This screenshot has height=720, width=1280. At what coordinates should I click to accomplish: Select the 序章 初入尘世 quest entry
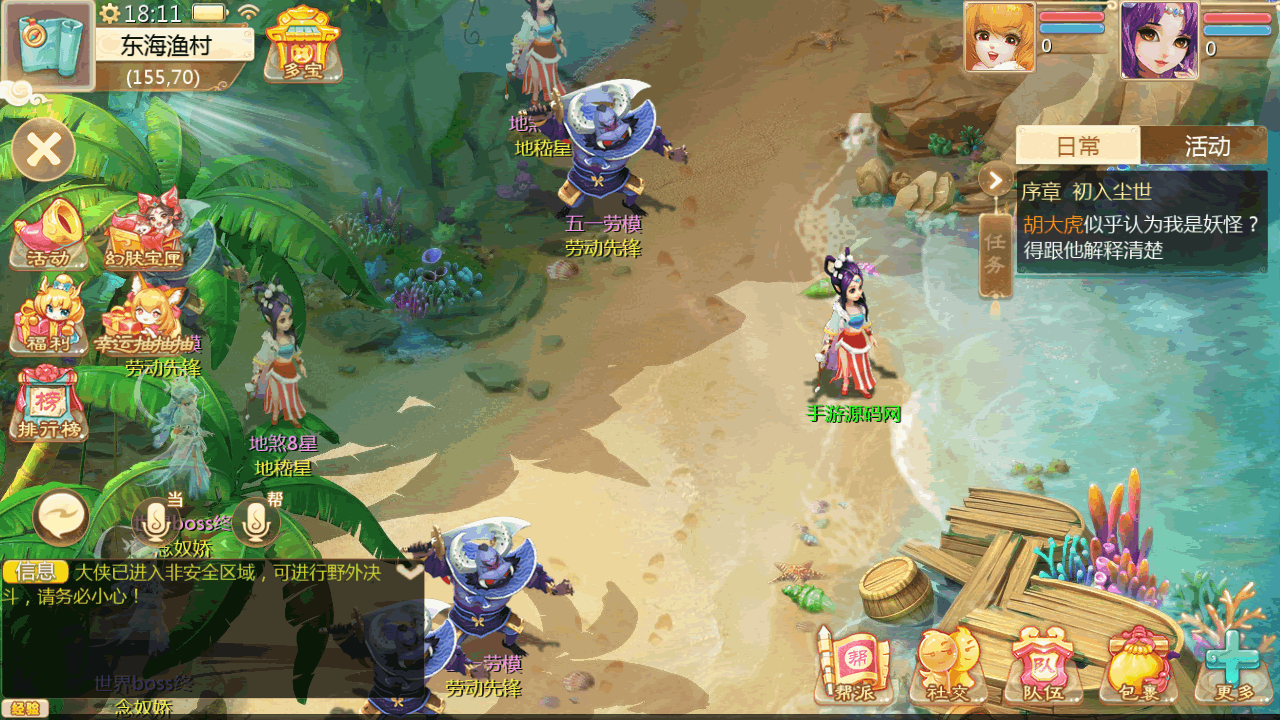[1141, 221]
